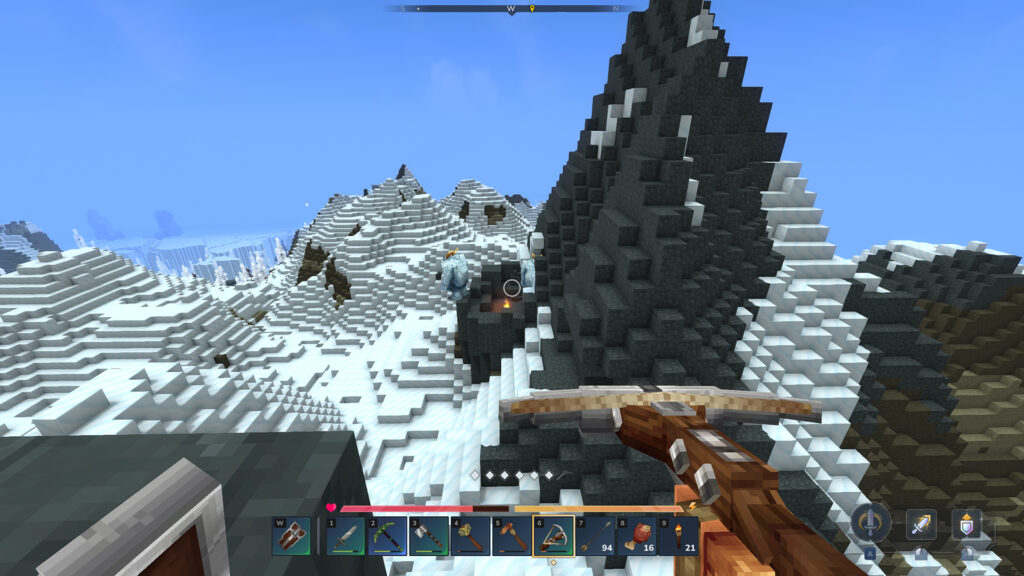Activate the shield with up-arrow ability
The width and height of the screenshot is (1024, 576).
tap(966, 524)
